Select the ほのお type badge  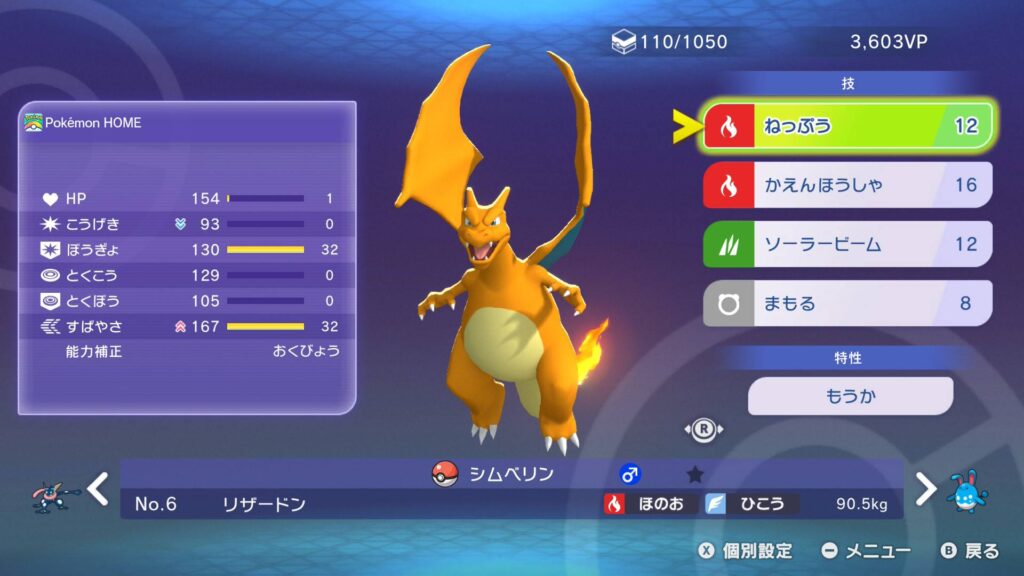click(646, 504)
